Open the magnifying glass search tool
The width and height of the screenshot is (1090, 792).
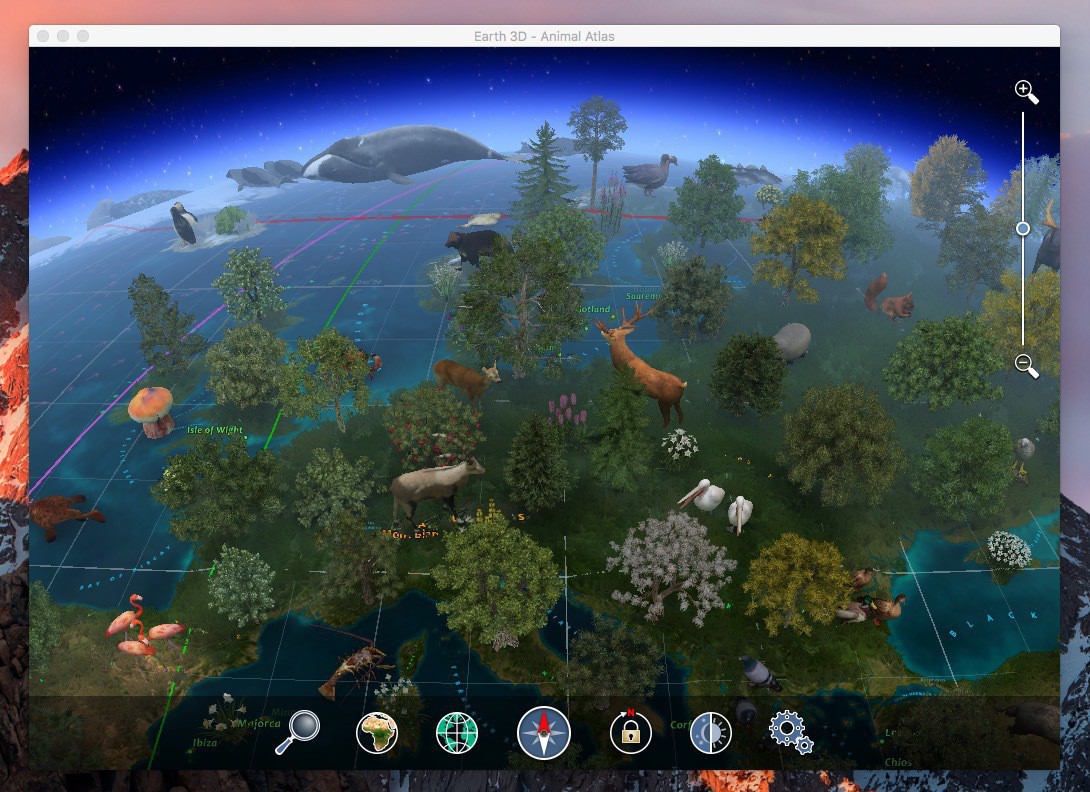pos(296,733)
